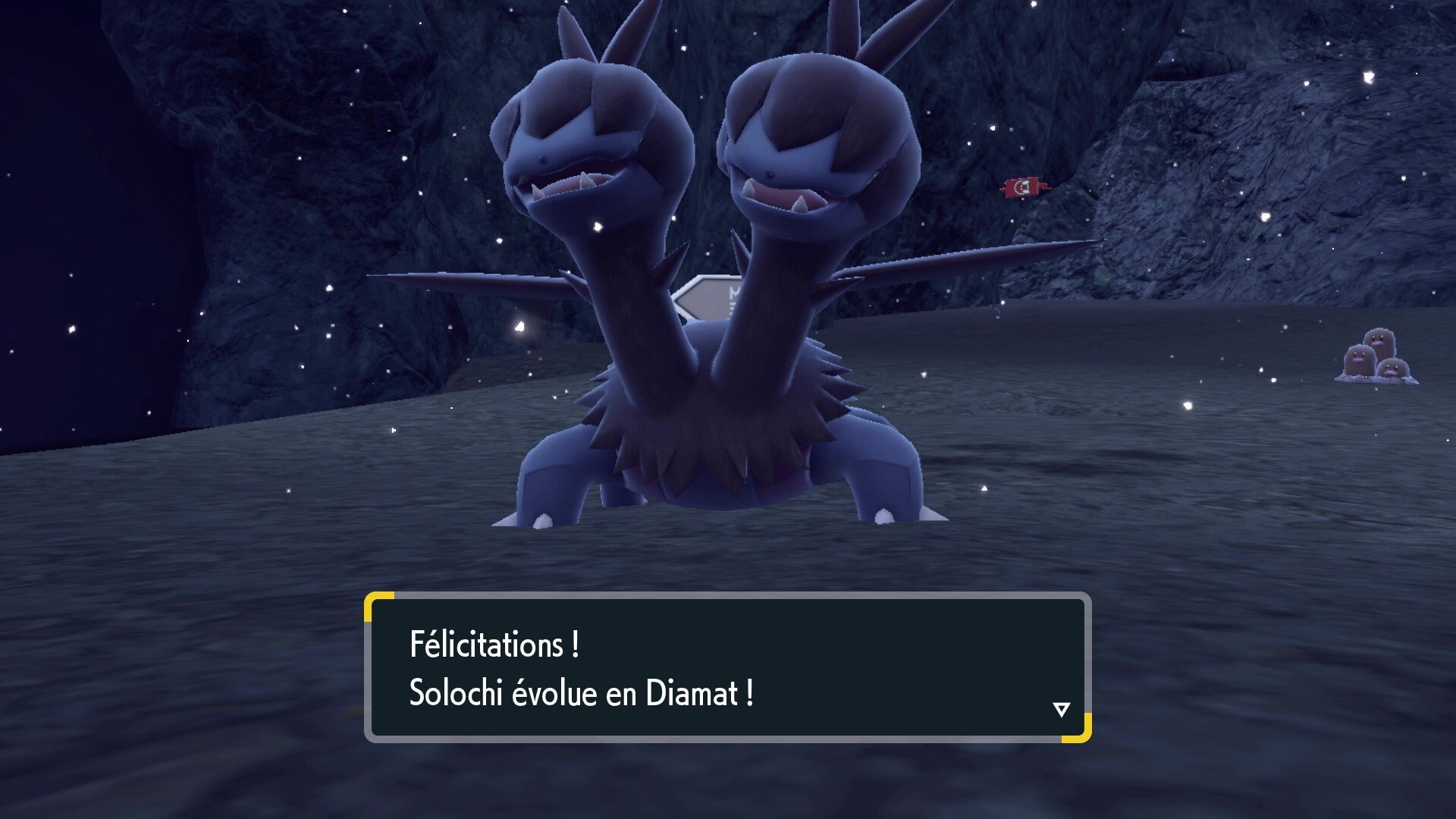Click the red Poké Ball item near the cliff

coord(1023,187)
